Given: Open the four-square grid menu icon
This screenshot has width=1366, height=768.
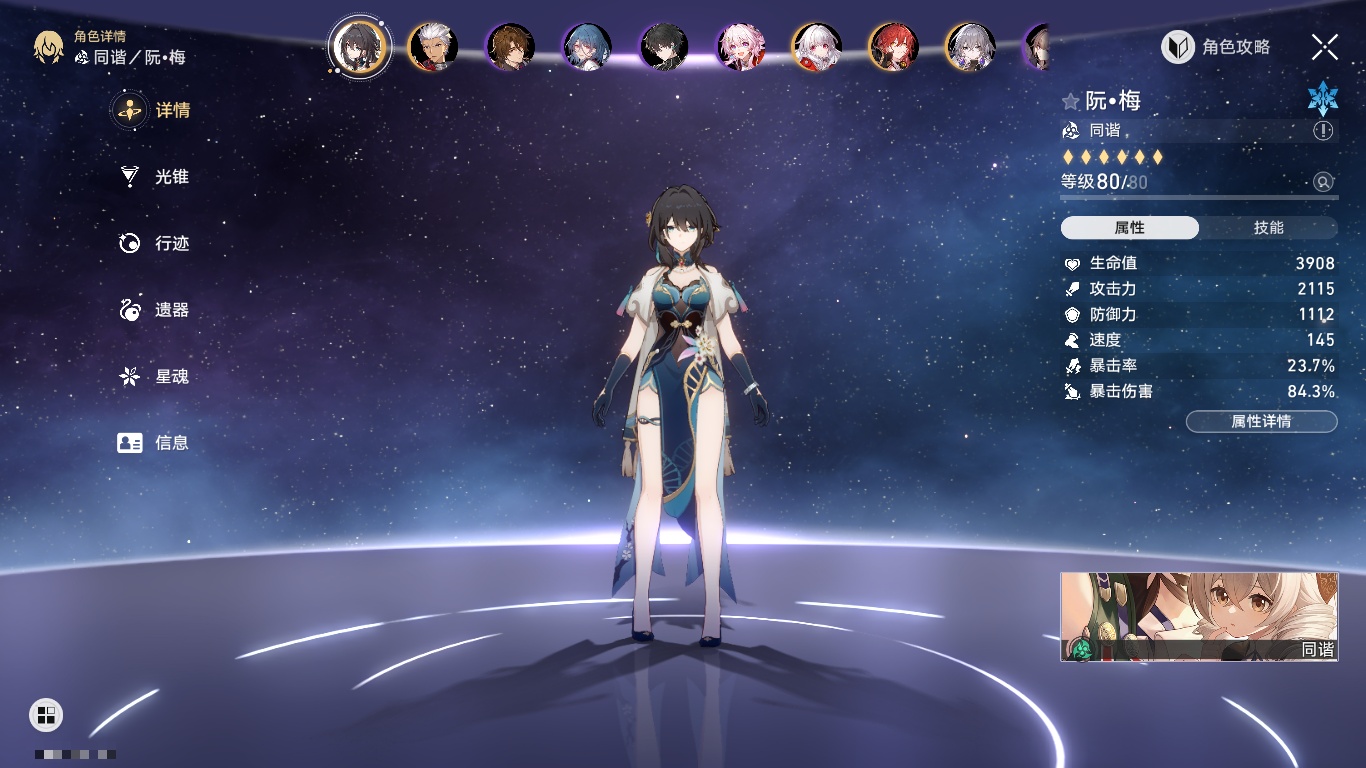Looking at the screenshot, I should point(46,714).
